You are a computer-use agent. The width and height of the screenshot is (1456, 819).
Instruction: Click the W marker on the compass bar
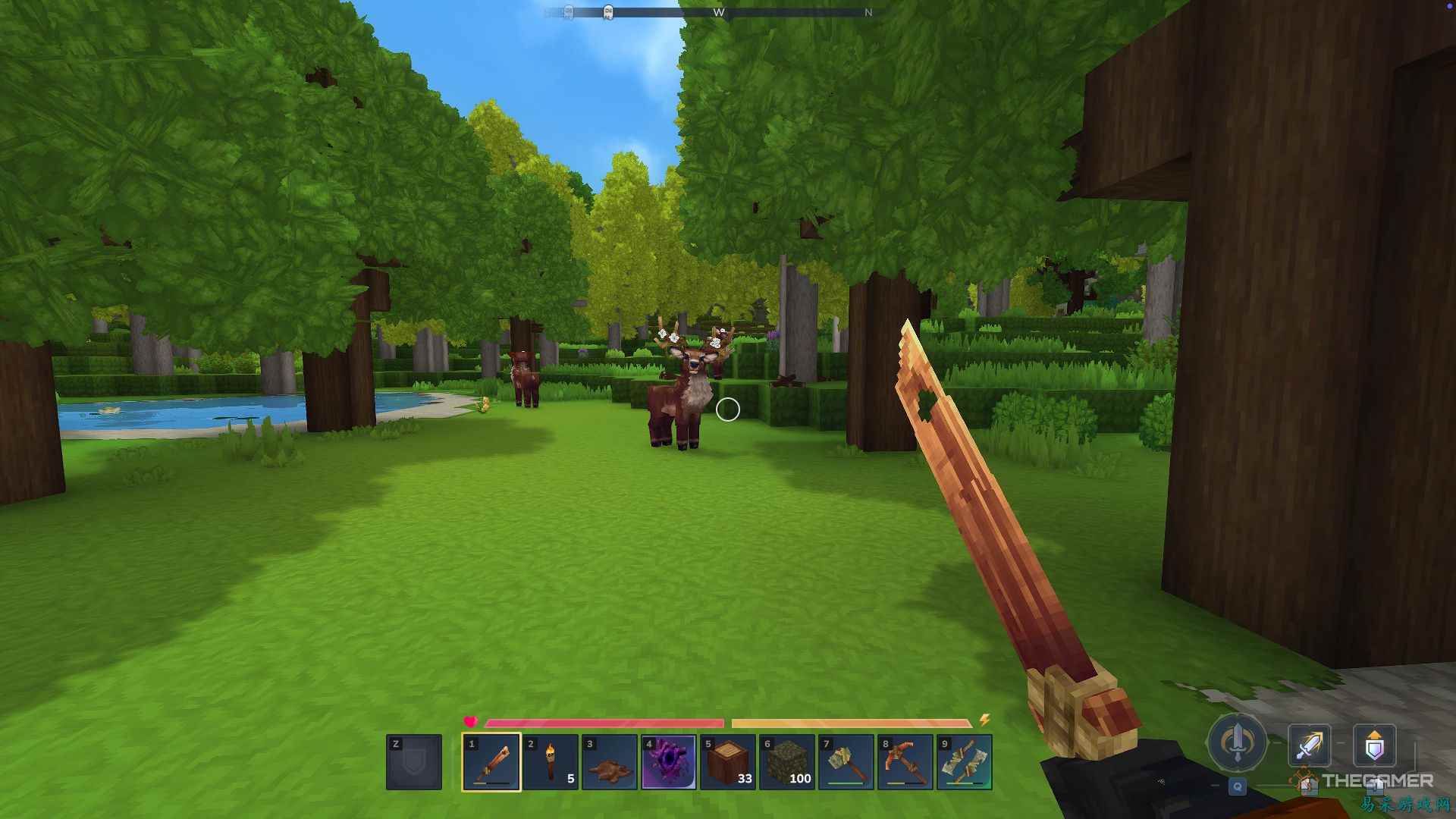point(720,12)
